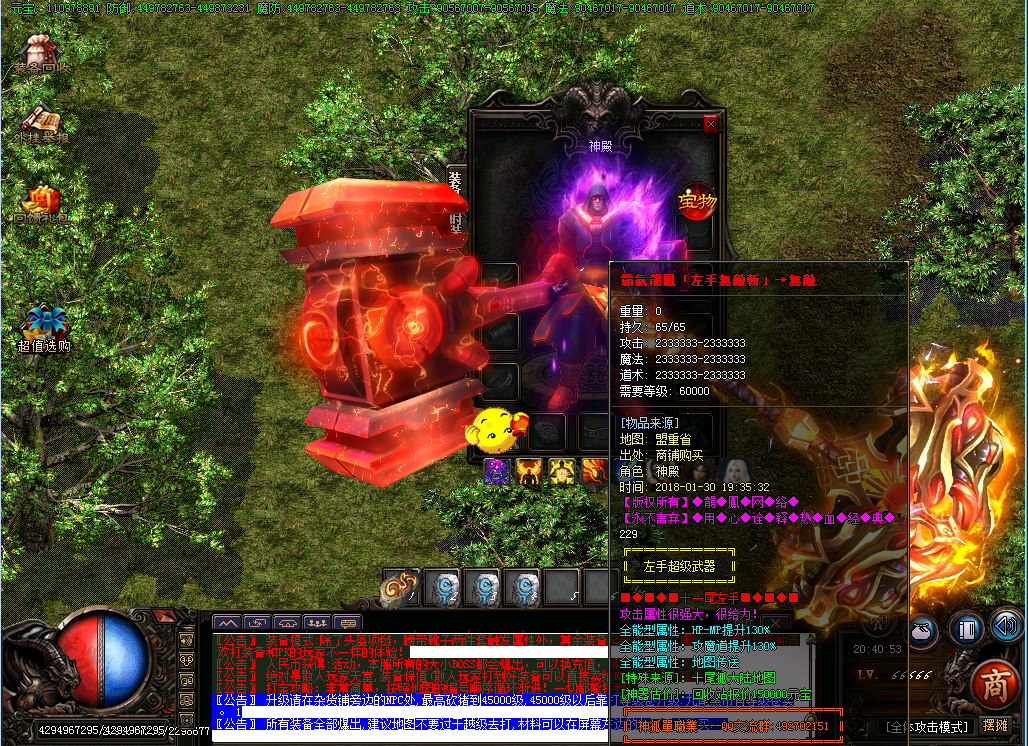Click the 摆摊 stall button
The image size is (1028, 746).
(x=995, y=726)
